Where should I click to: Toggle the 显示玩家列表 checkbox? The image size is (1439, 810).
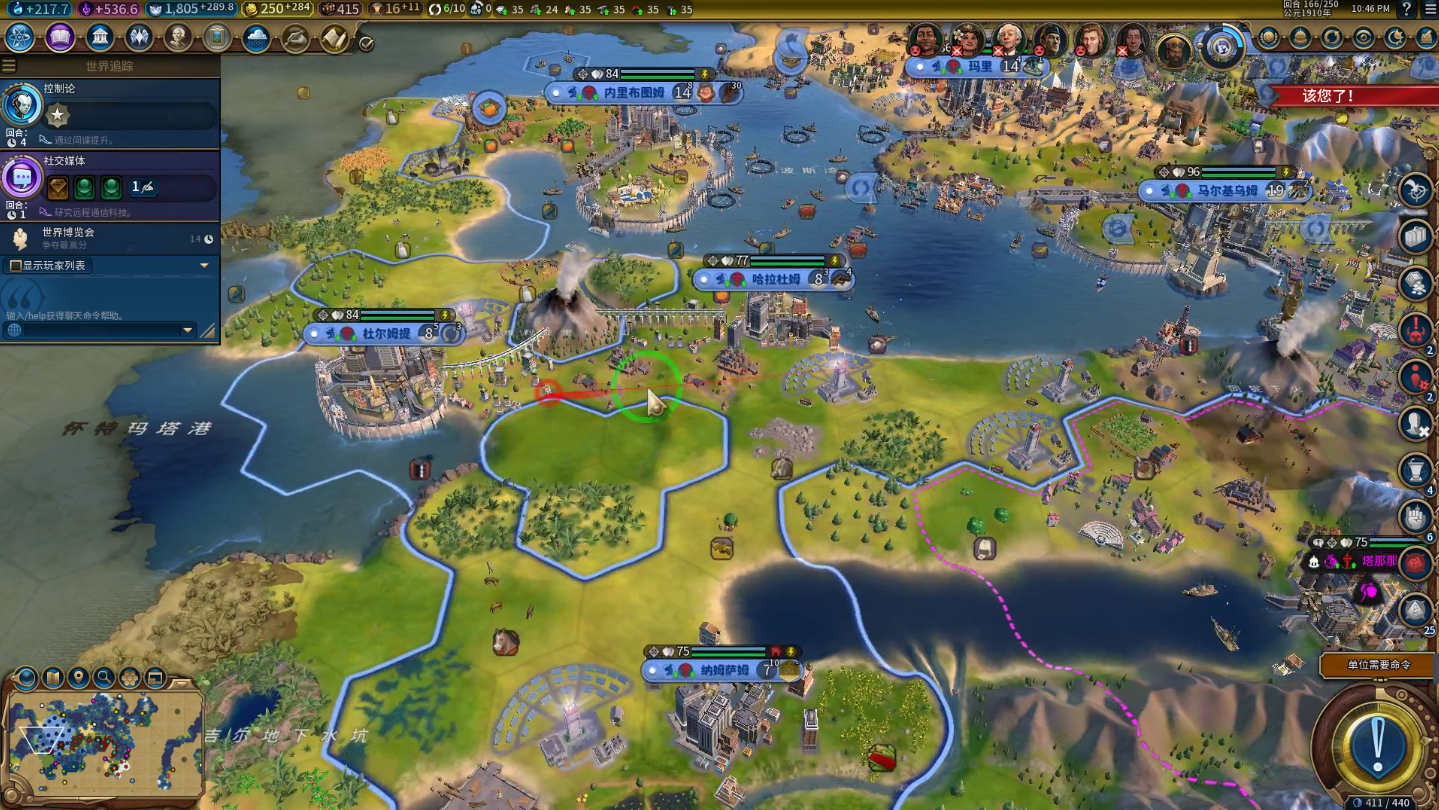pos(16,266)
